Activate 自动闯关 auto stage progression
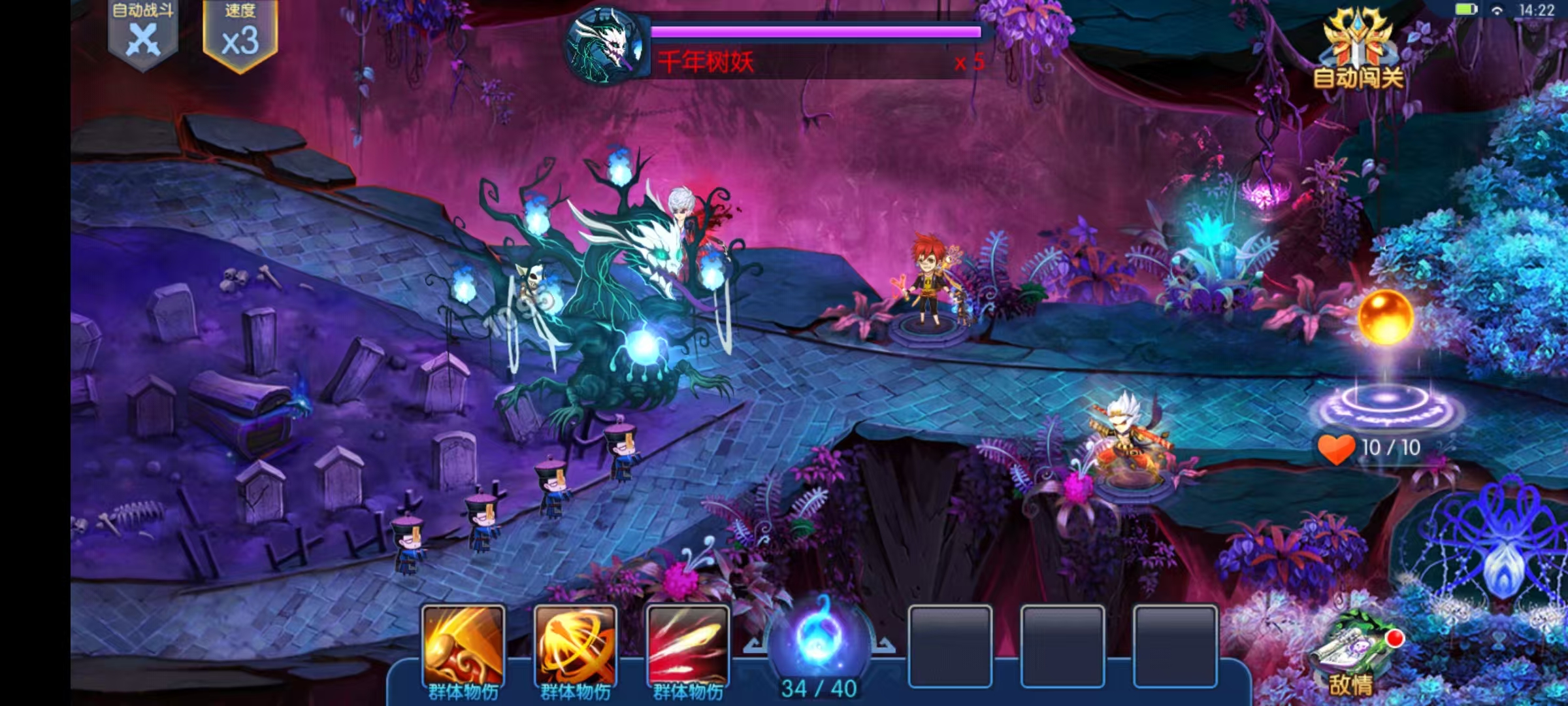Screen dimensions: 1568x706 (1358, 52)
